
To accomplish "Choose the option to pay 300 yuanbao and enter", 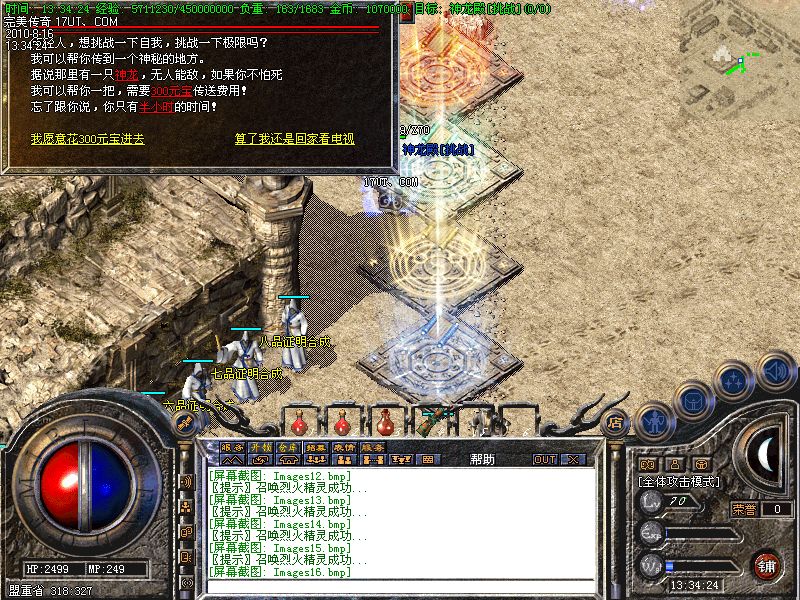I will coord(87,139).
